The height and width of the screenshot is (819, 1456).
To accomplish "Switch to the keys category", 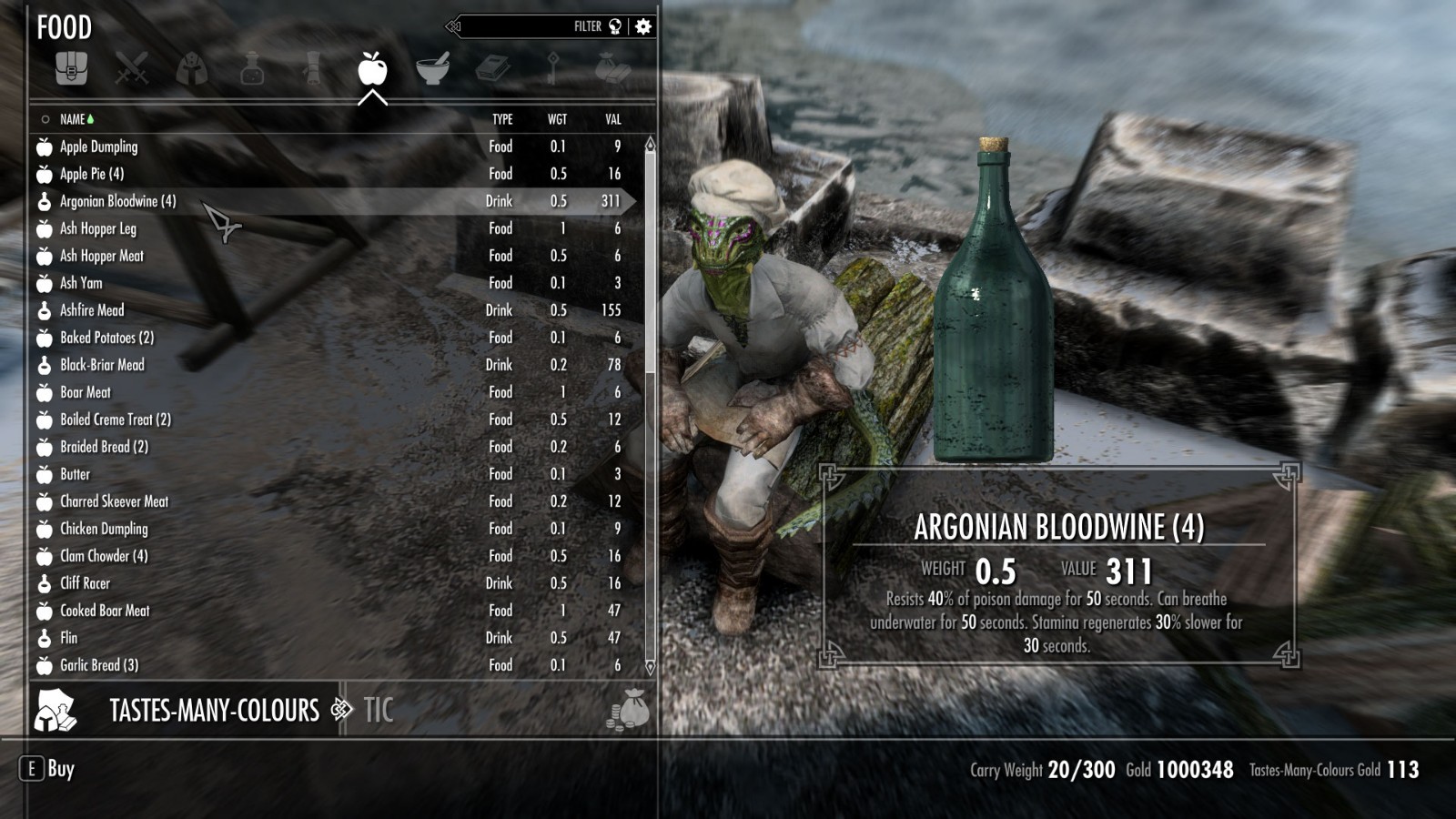I will click(x=552, y=68).
